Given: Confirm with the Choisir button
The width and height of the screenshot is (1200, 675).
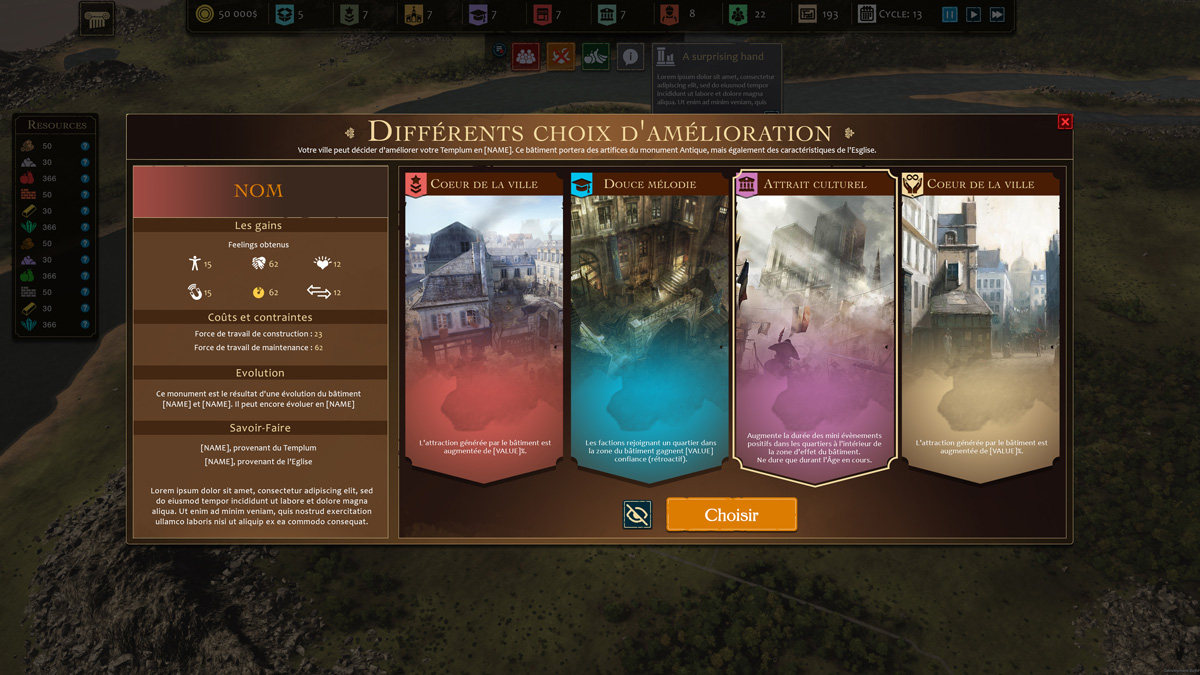Looking at the screenshot, I should [731, 515].
